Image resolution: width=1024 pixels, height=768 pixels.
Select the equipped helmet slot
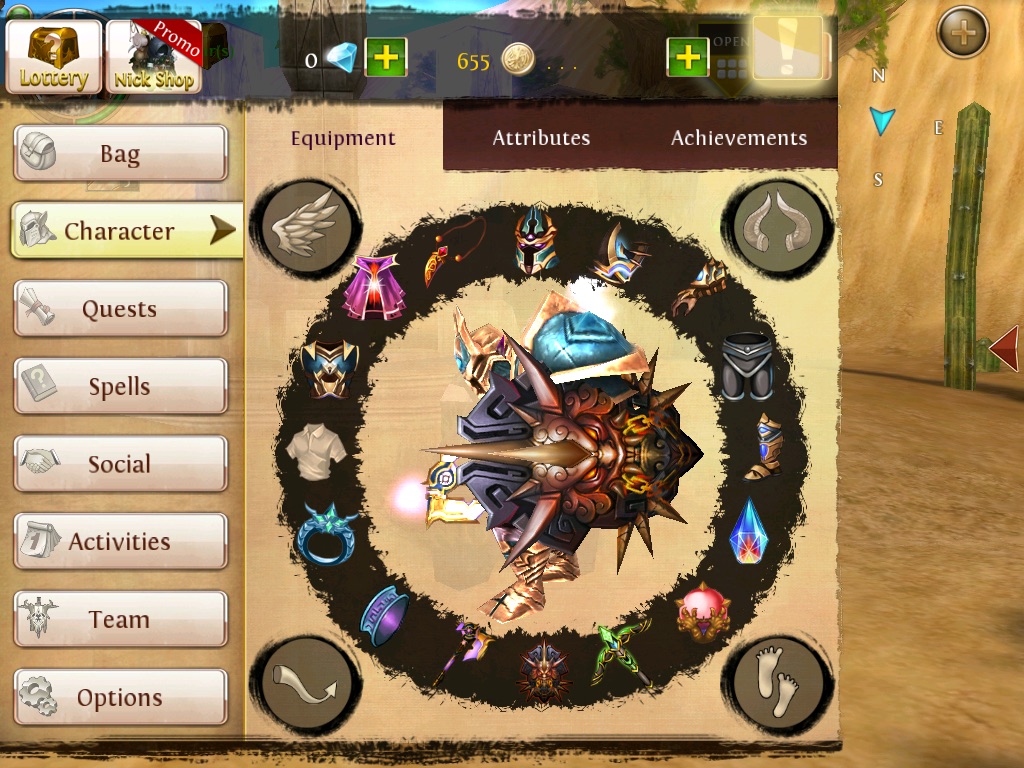pyautogui.click(x=535, y=240)
